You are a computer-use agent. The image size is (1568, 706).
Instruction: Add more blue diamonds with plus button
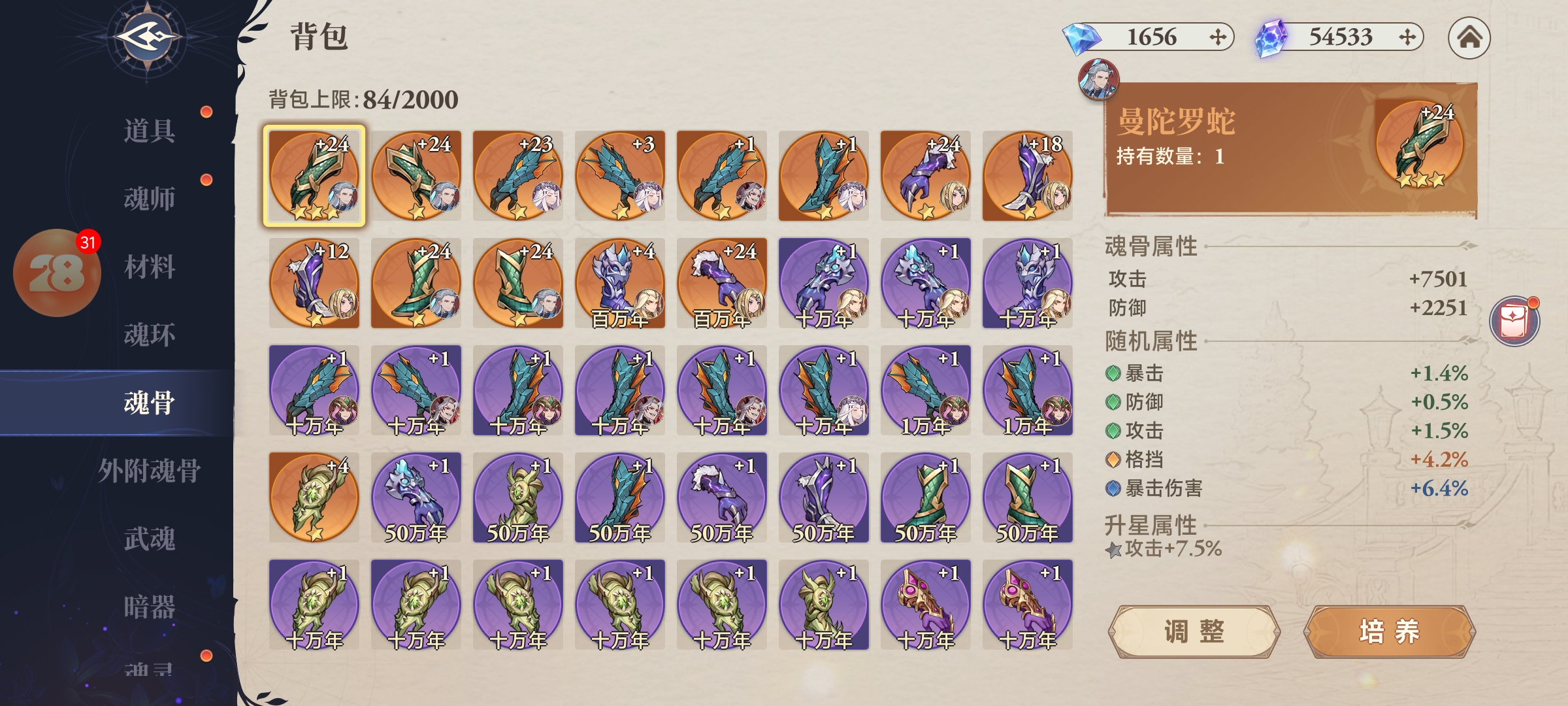[x=1217, y=37]
